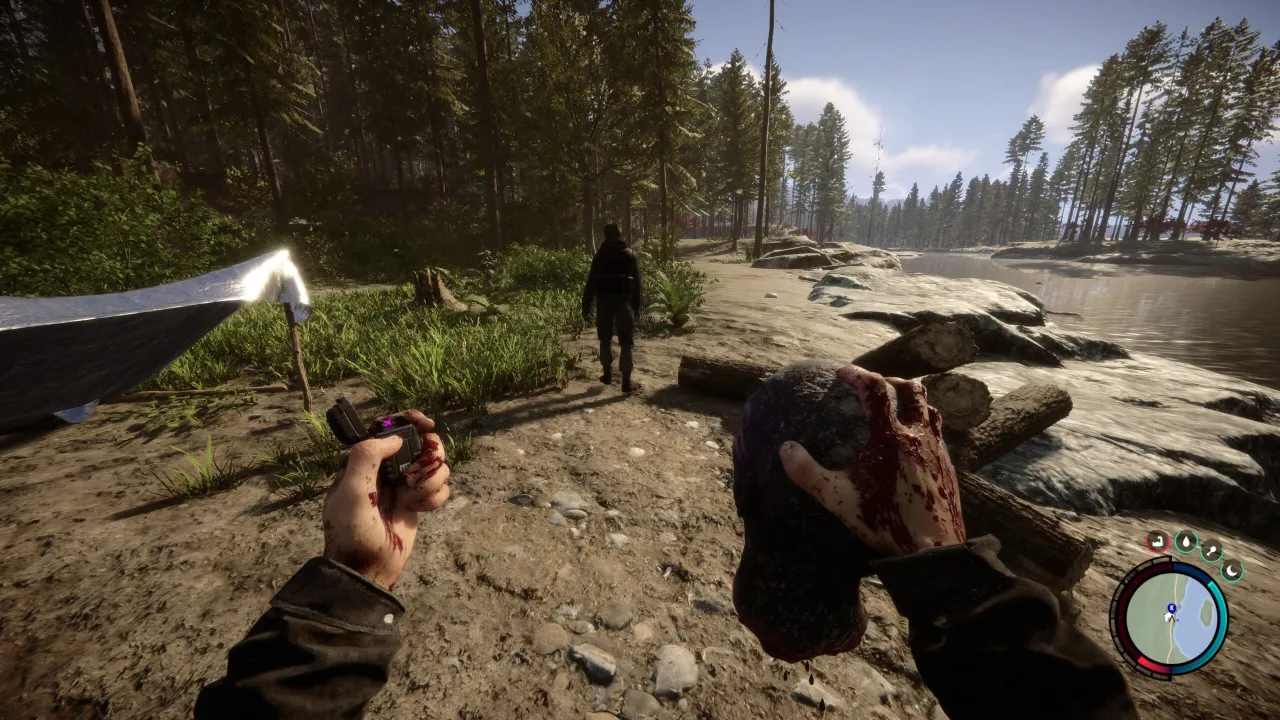Image resolution: width=1280 pixels, height=720 pixels.
Task: Click the hunger drumstick status icon
Action: 1214,550
